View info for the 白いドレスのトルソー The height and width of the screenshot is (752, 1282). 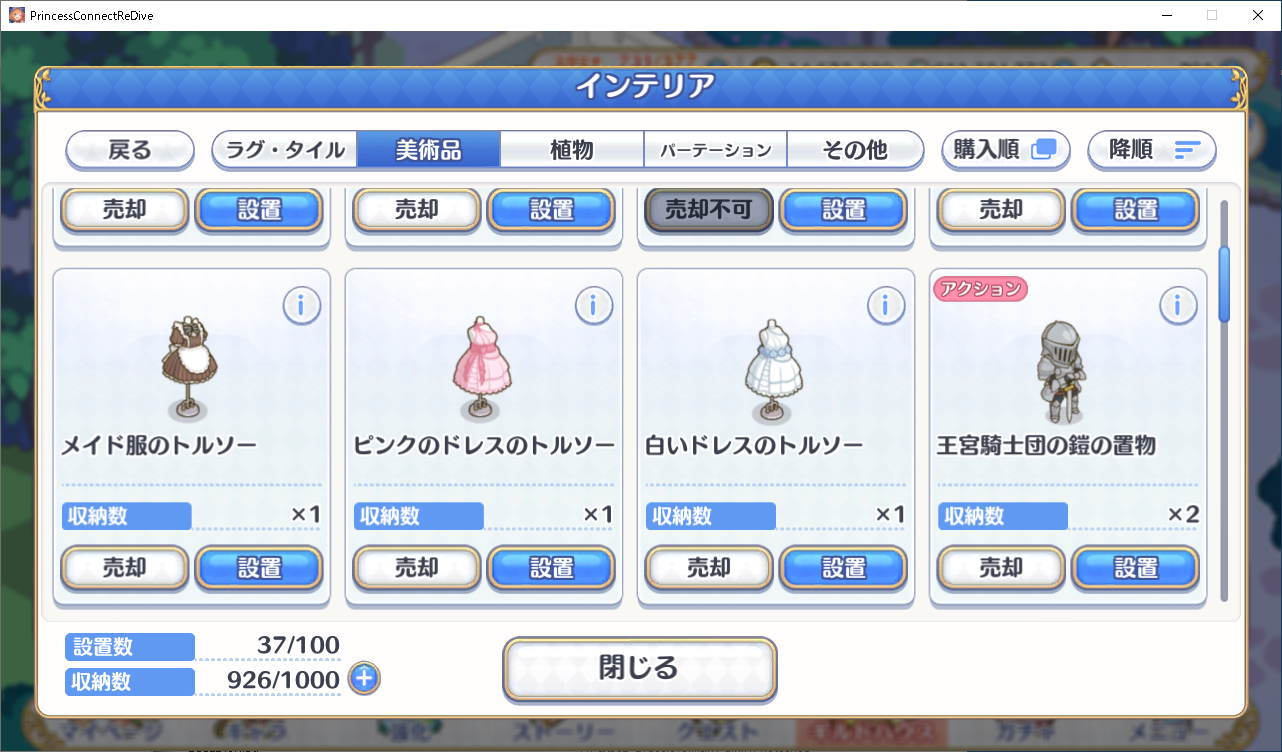pos(886,306)
